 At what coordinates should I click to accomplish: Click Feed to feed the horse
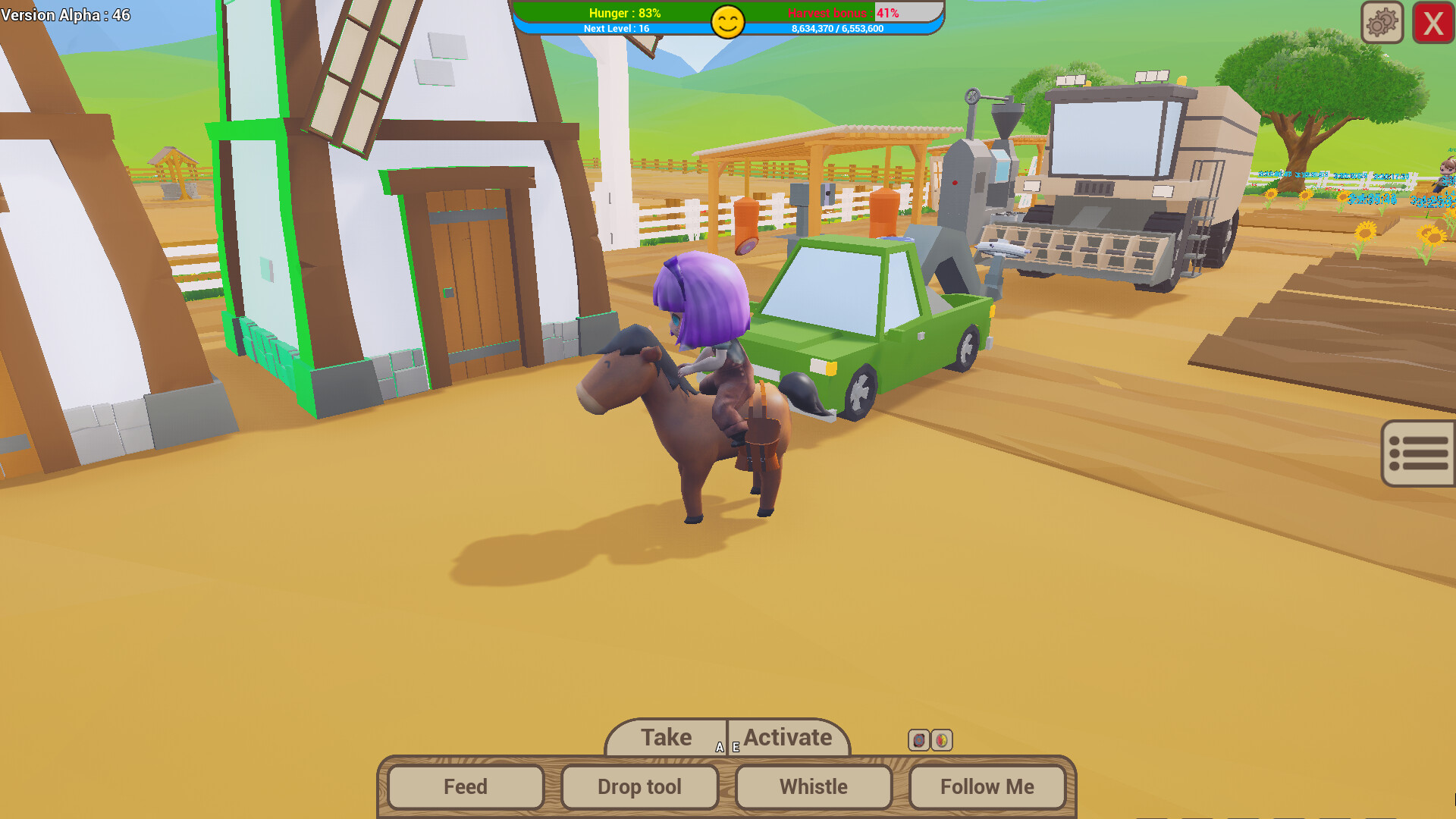[x=464, y=786]
